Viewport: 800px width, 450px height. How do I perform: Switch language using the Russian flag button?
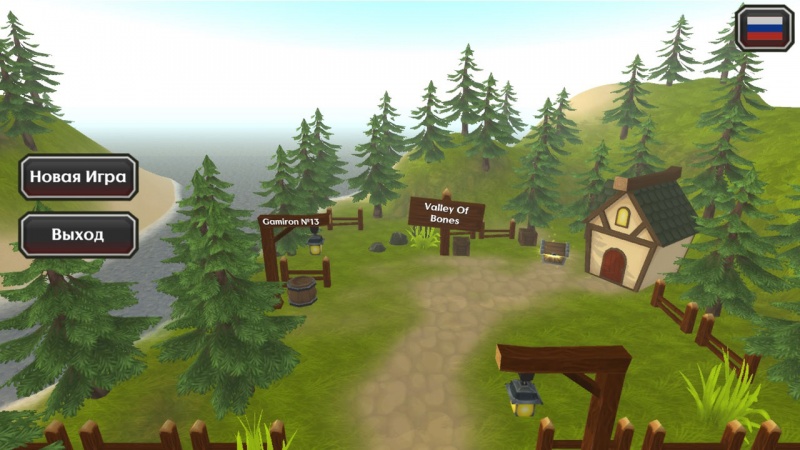[x=765, y=28]
